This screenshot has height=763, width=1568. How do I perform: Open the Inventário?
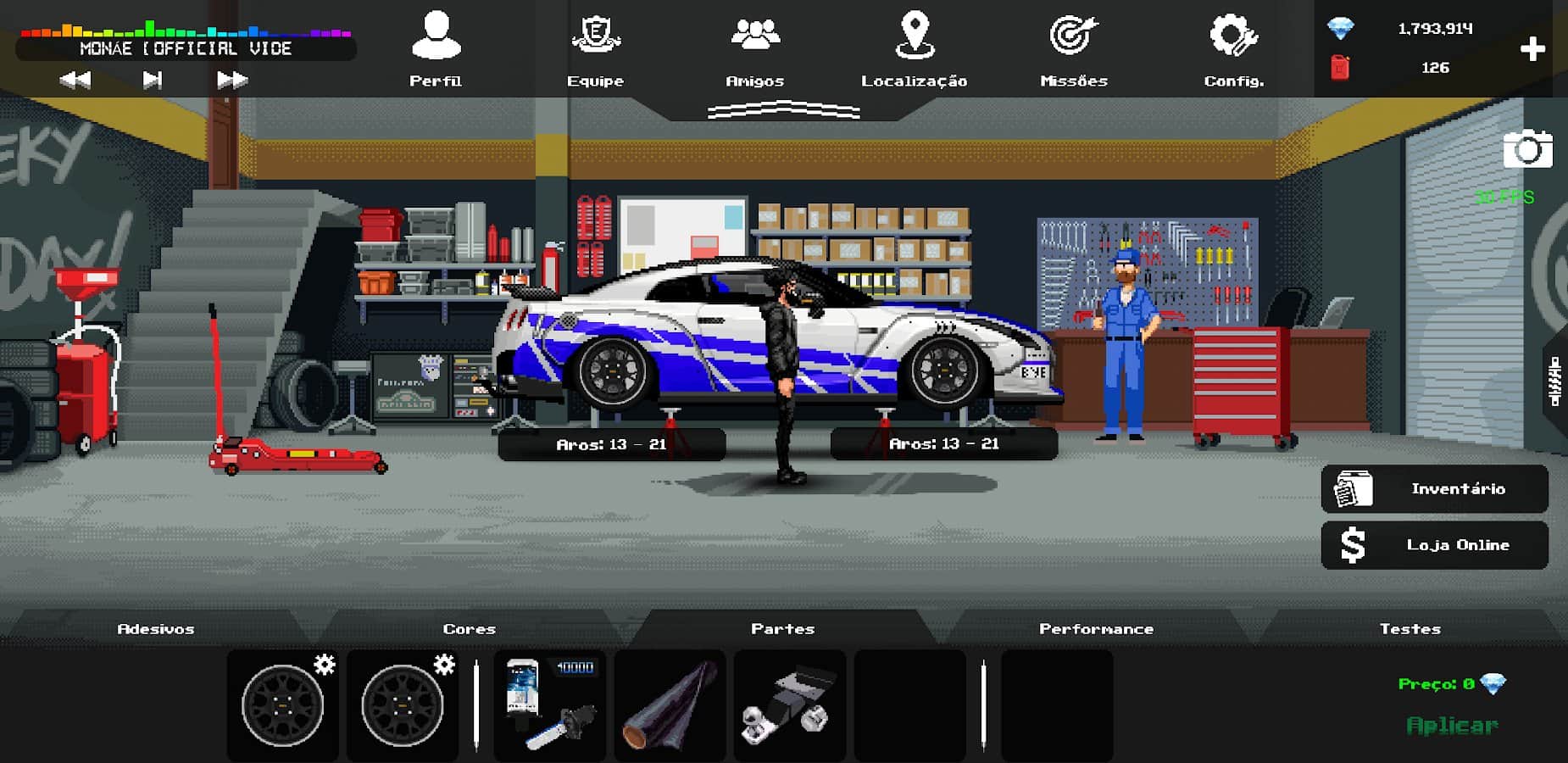(x=1434, y=489)
